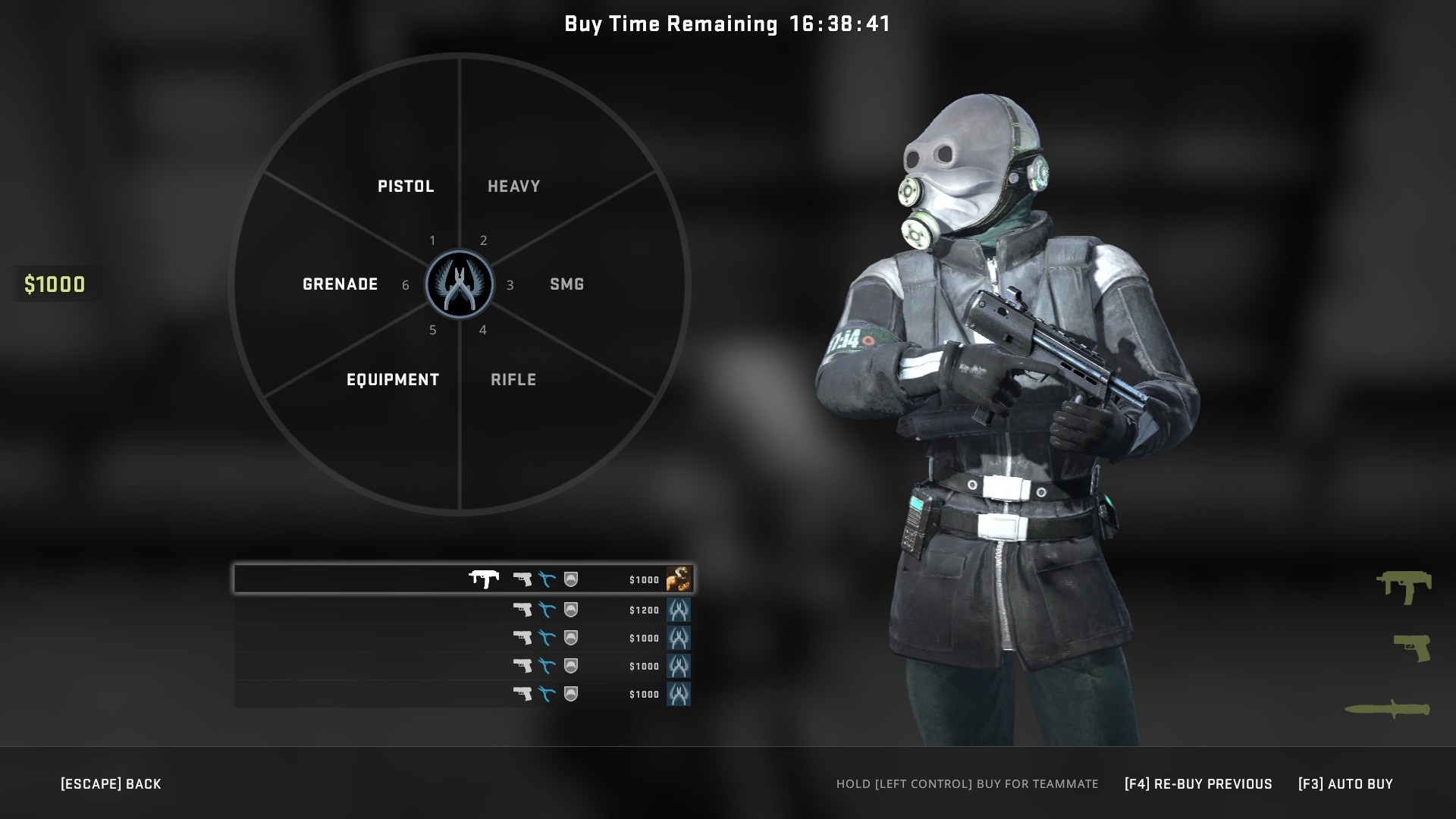The image size is (1456, 819).
Task: Click the [ESCAPE] BACK button
Action: click(x=110, y=783)
